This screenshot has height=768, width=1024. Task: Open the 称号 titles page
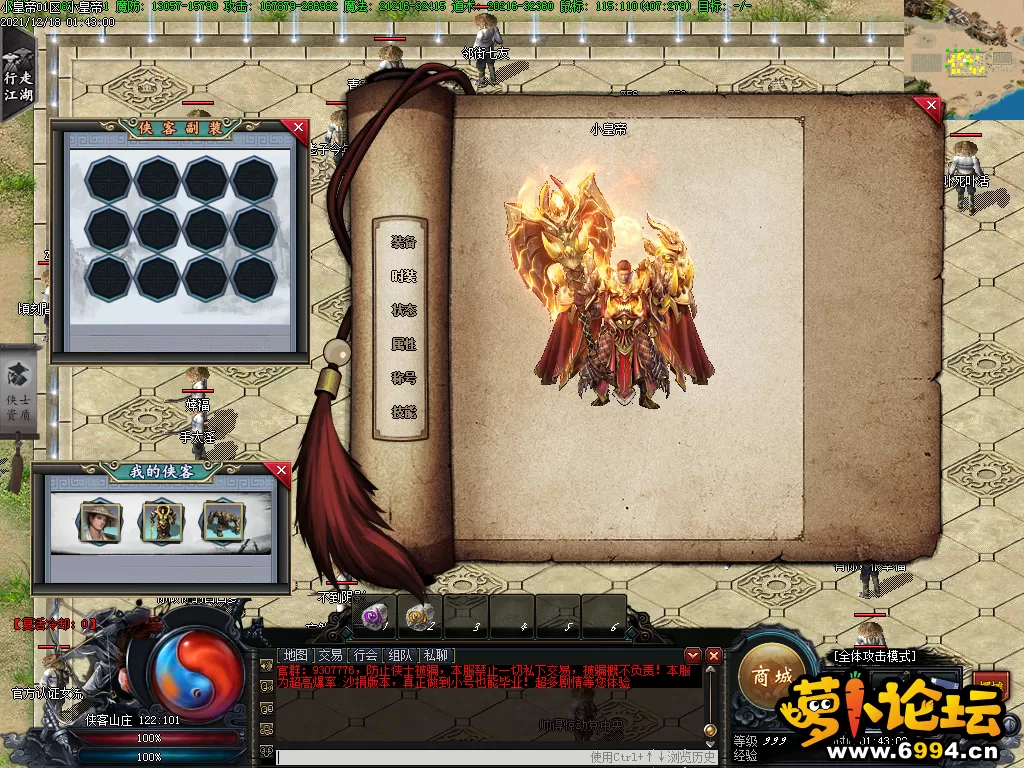pos(403,378)
